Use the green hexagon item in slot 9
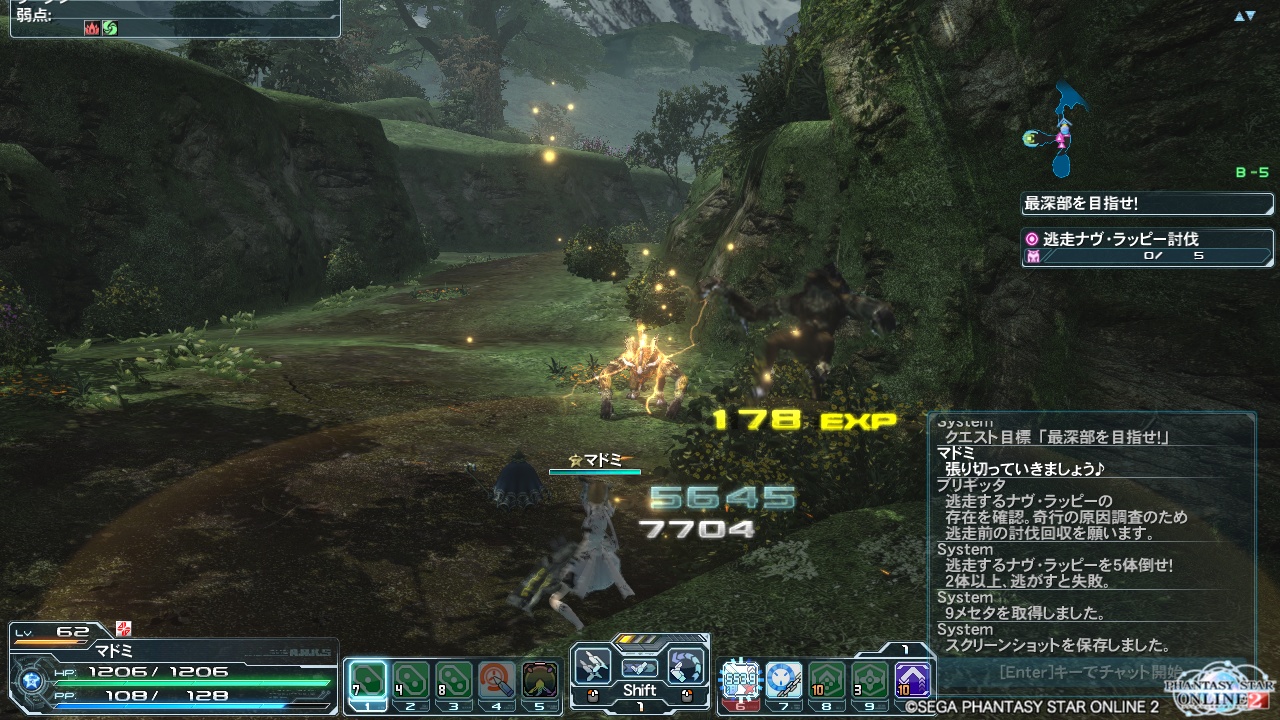This screenshot has height=720, width=1280. coord(869,681)
